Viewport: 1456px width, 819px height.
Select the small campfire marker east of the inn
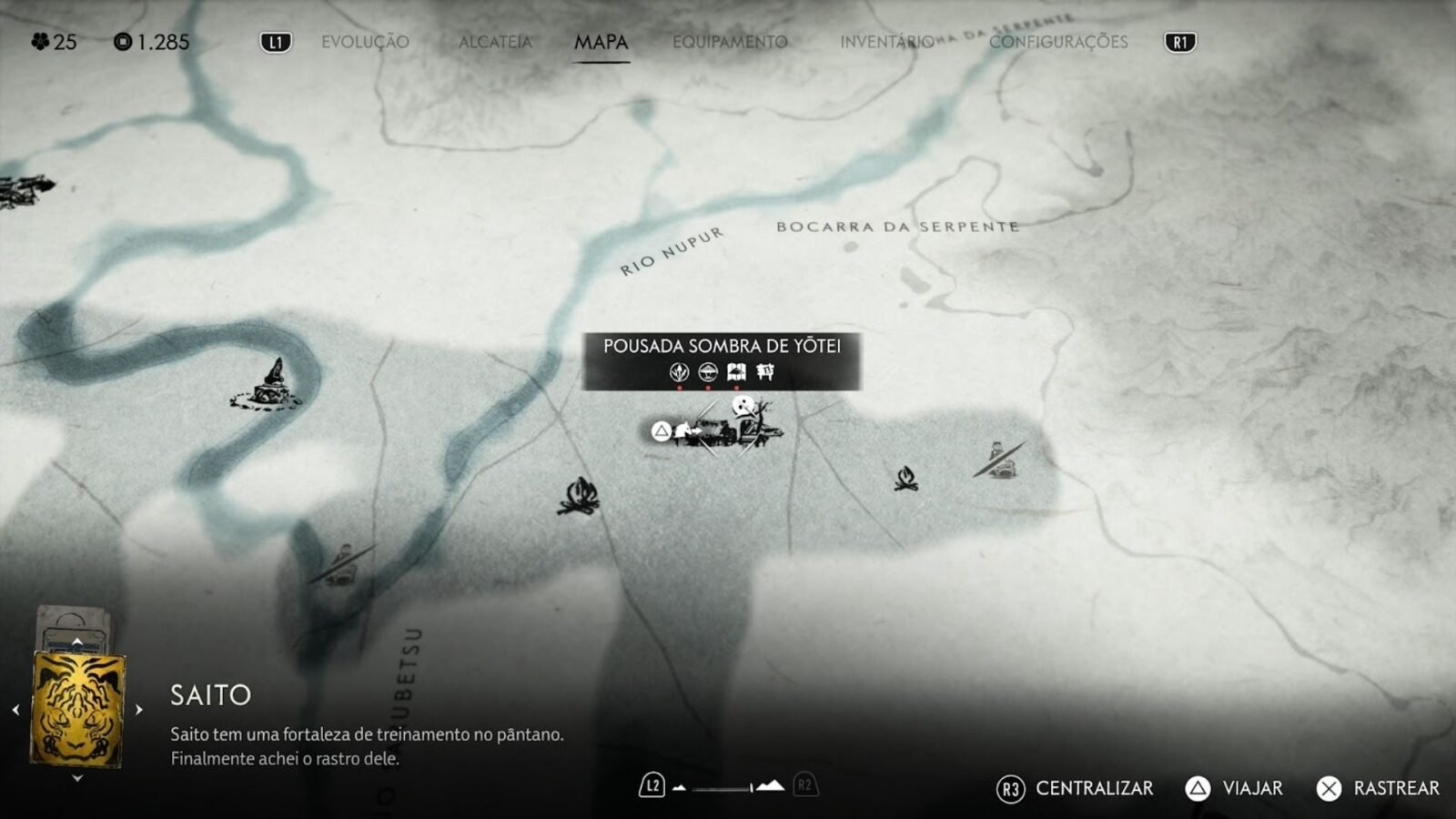click(x=905, y=479)
